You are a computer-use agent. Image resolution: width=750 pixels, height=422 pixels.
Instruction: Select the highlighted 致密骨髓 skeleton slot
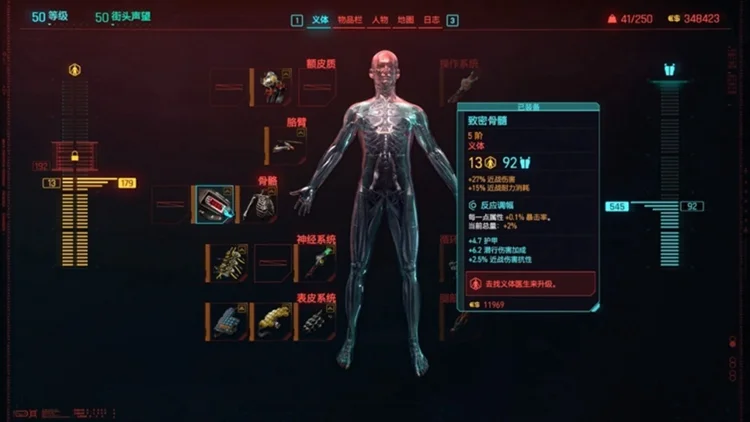(214, 204)
